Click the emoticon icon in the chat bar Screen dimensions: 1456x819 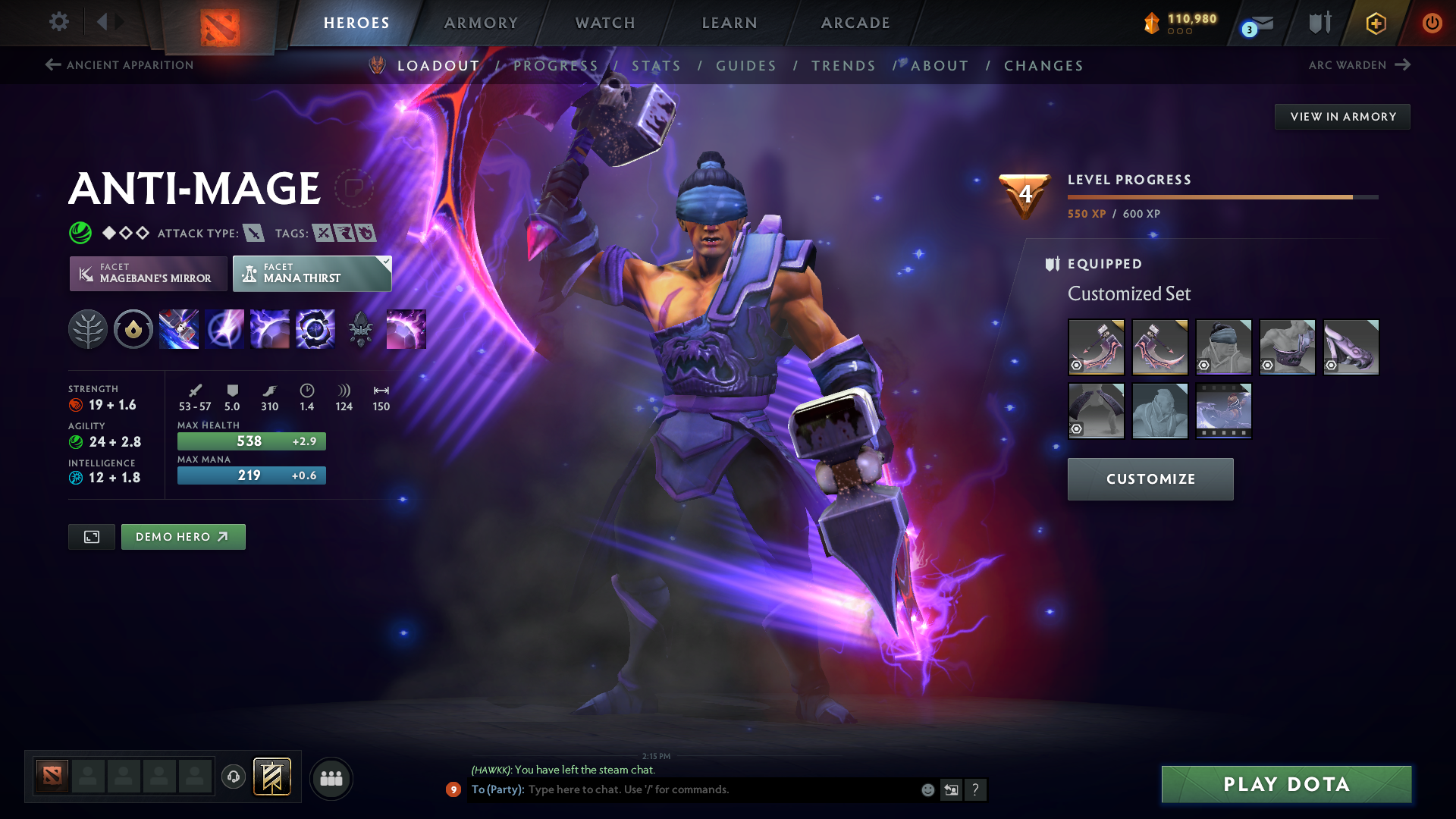927,789
